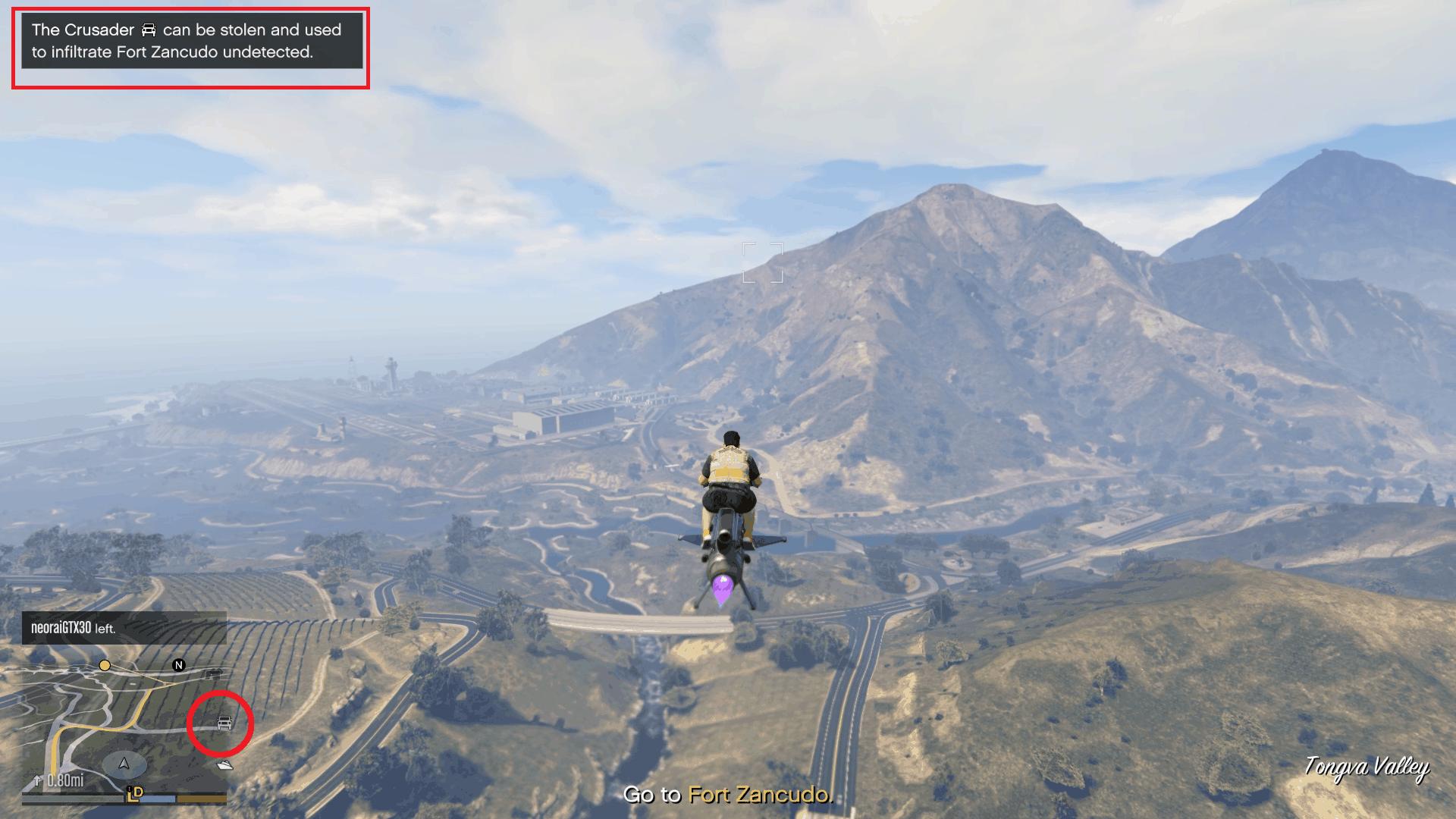1456x819 pixels.
Task: Click the yellow mission blip on the minimap
Action: [104, 665]
